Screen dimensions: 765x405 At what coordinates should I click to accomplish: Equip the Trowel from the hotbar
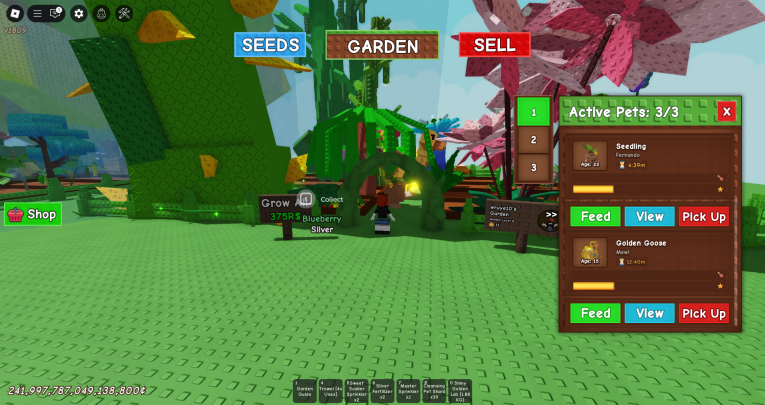tap(331, 391)
